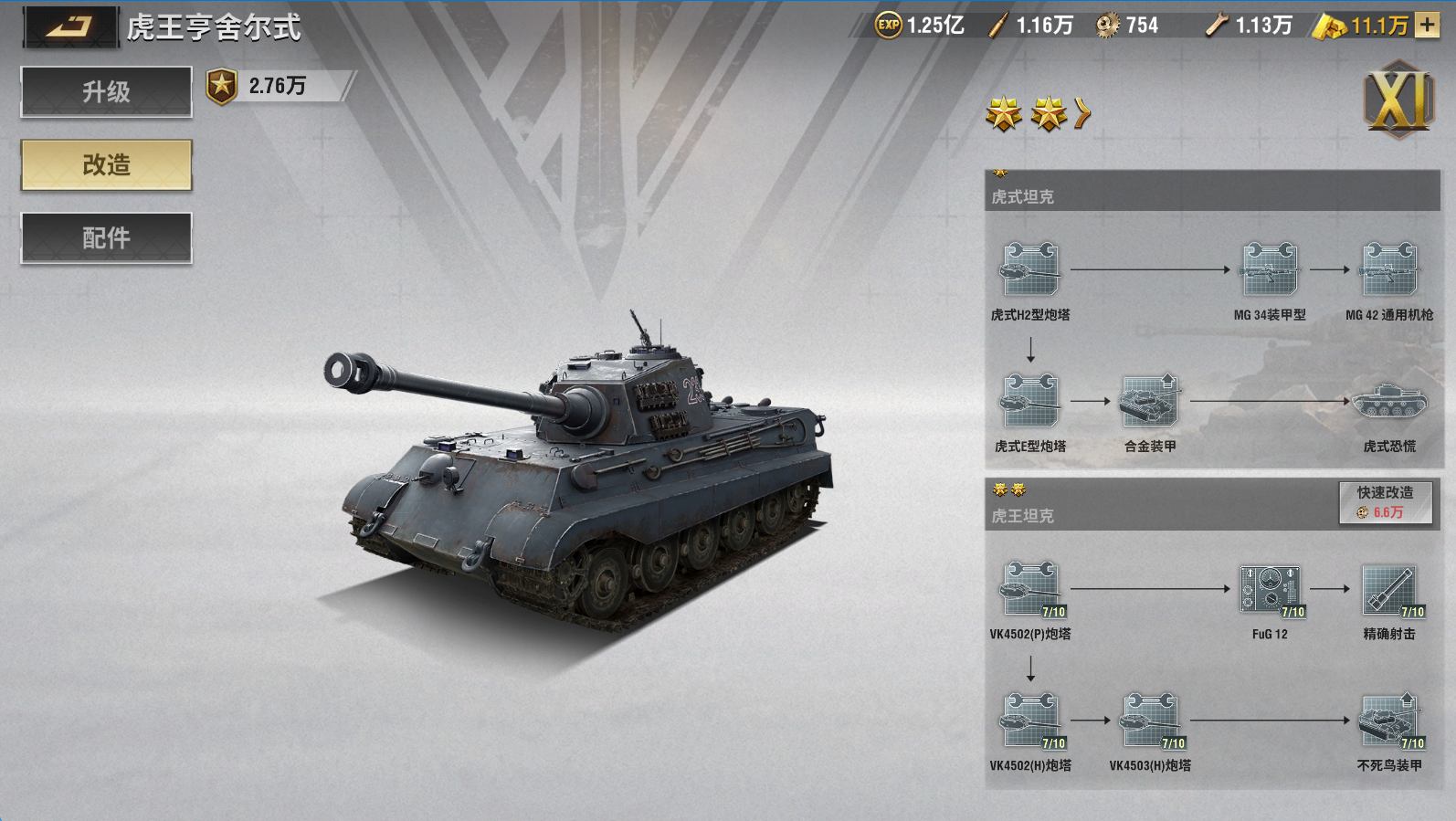The height and width of the screenshot is (821, 1456).
Task: Choose the VK4502(H)炮塔 turret module
Action: pos(1030,721)
